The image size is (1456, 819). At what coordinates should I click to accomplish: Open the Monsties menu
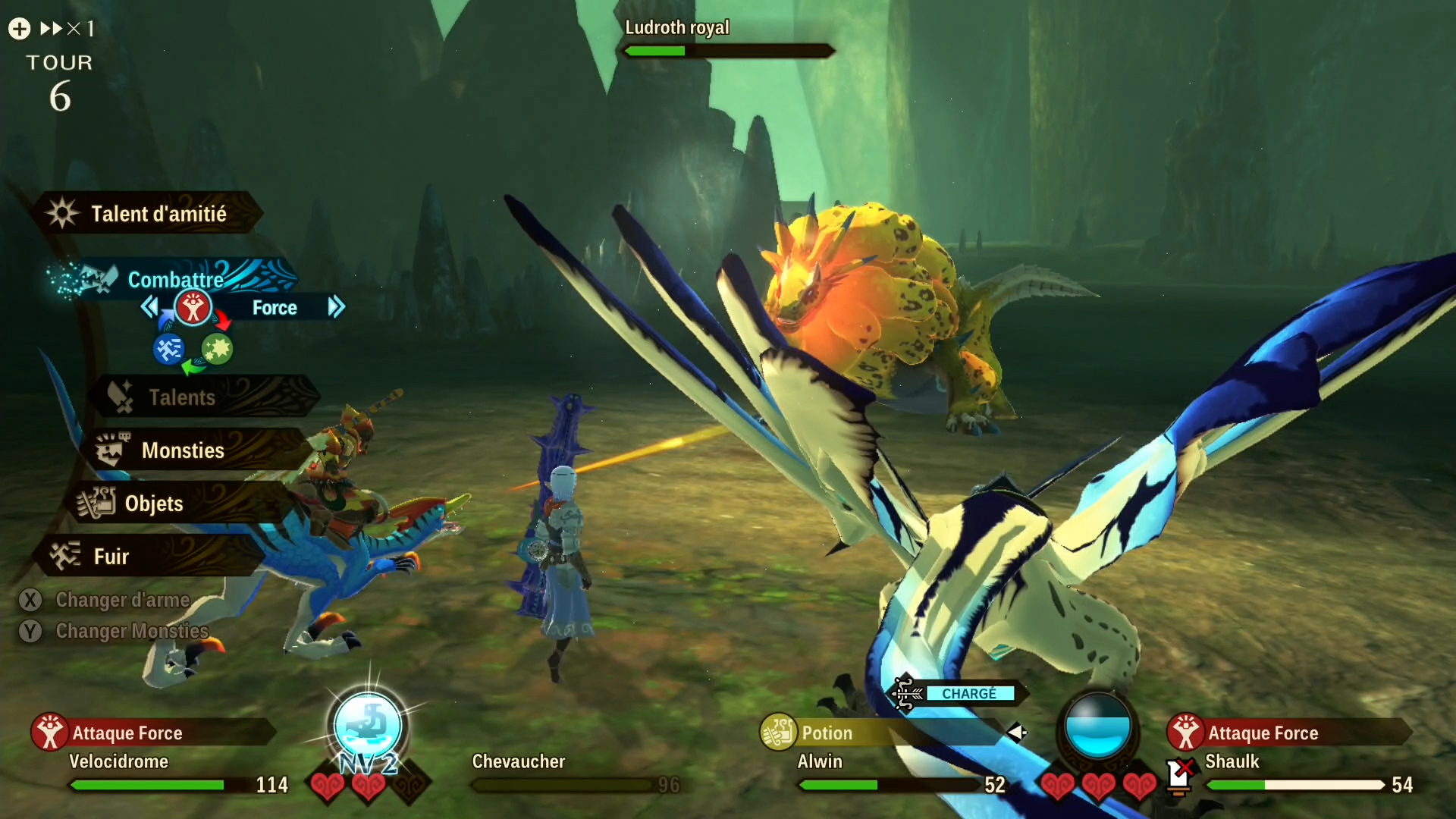point(183,450)
